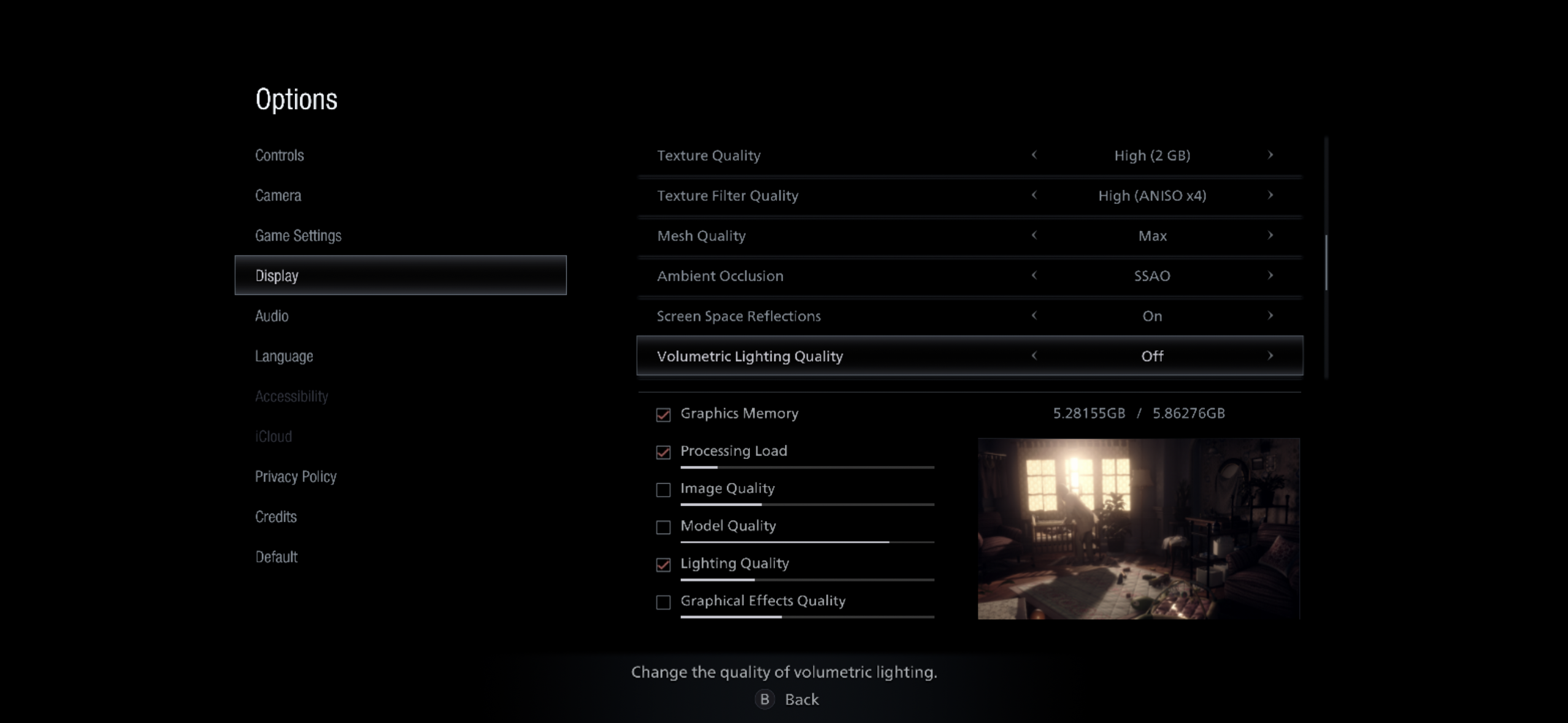Raise Volumetric Lighting Quality with right arrow
Screen dimensions: 1568x723
coord(1271,356)
